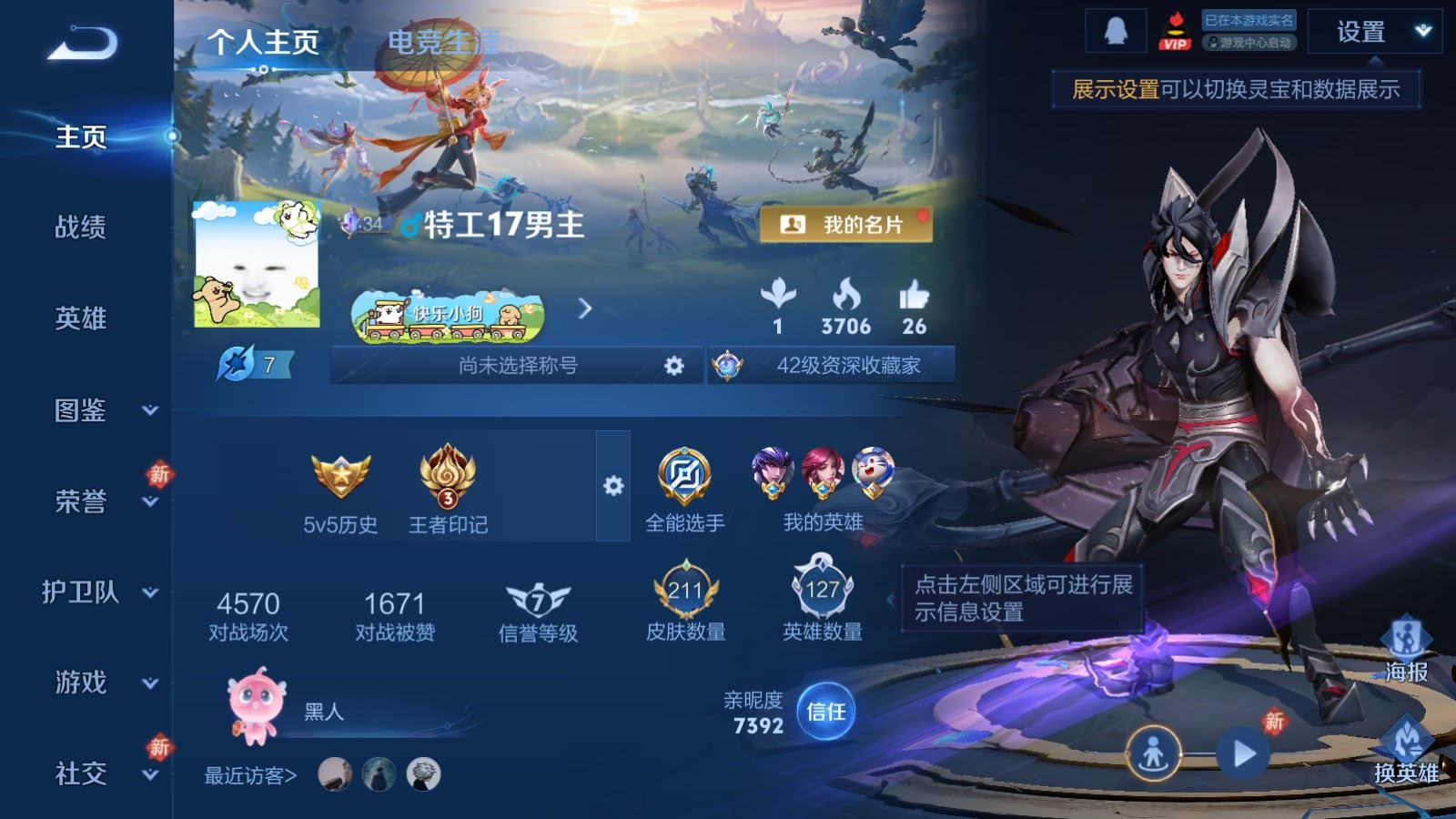The height and width of the screenshot is (819, 1456).
Task: Open the 护卫队 menu entry
Action: pos(98,592)
